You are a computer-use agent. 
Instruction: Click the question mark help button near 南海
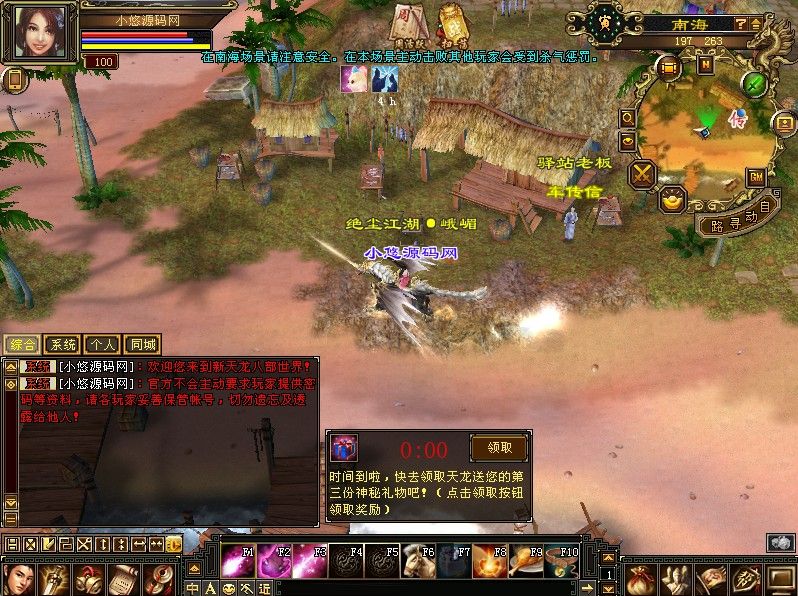(x=741, y=22)
